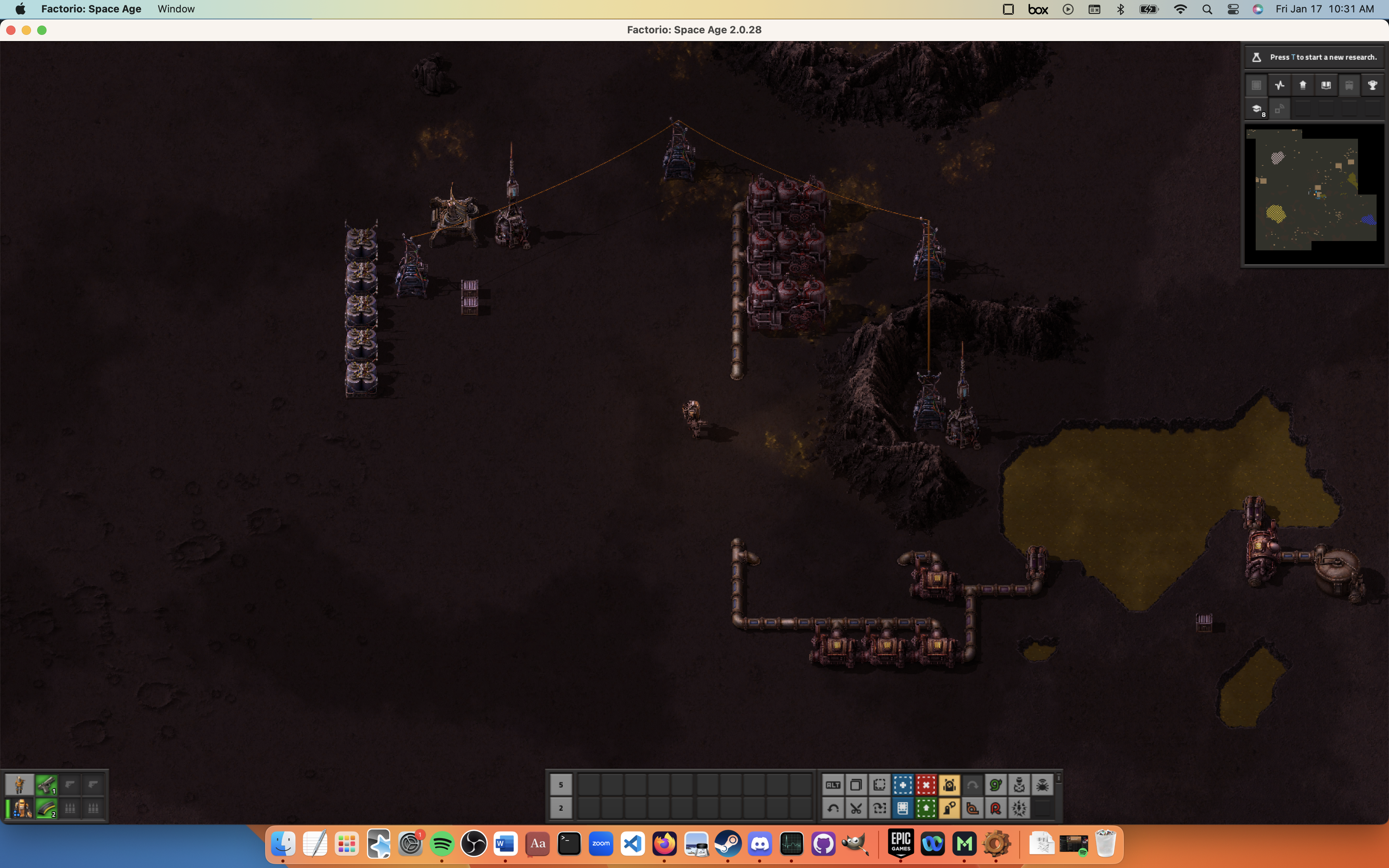Select the red deconstruction planner tool
The height and width of the screenshot is (868, 1389).
(926, 785)
